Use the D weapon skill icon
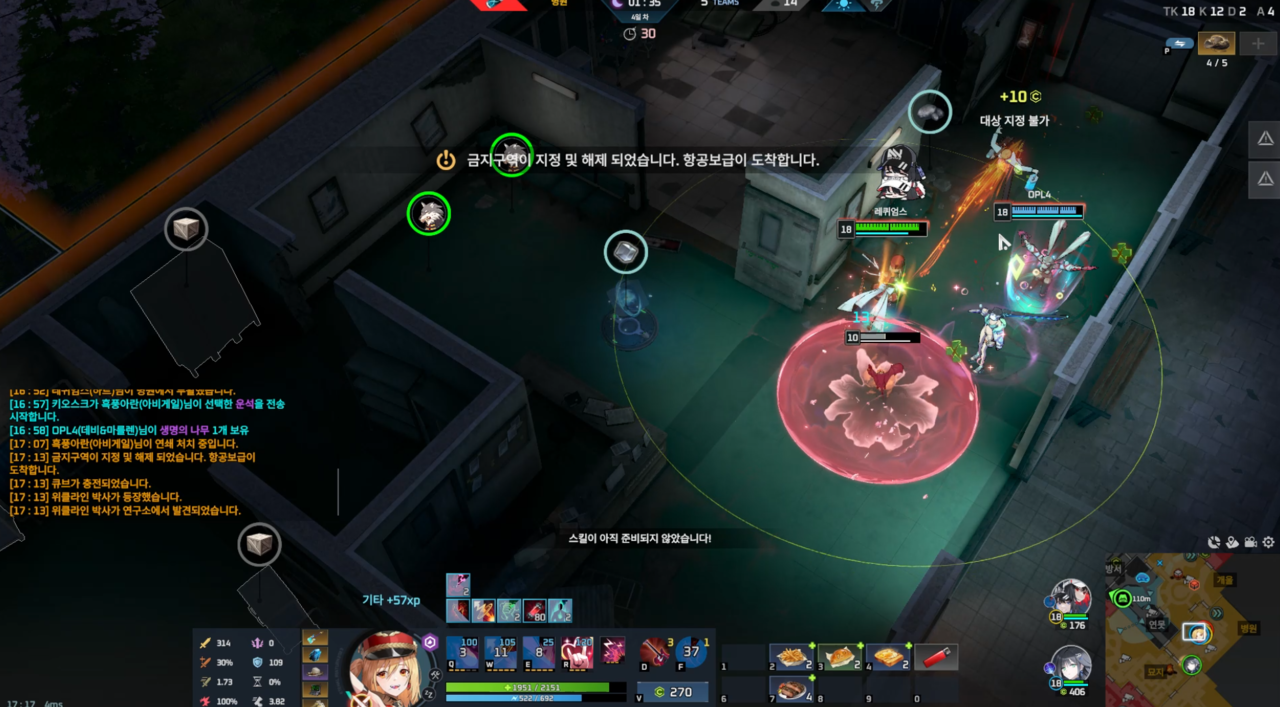 (656, 652)
